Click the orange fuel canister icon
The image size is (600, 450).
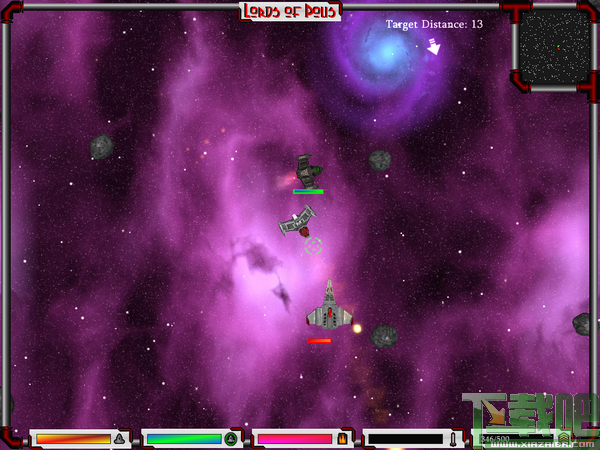pos(341,438)
